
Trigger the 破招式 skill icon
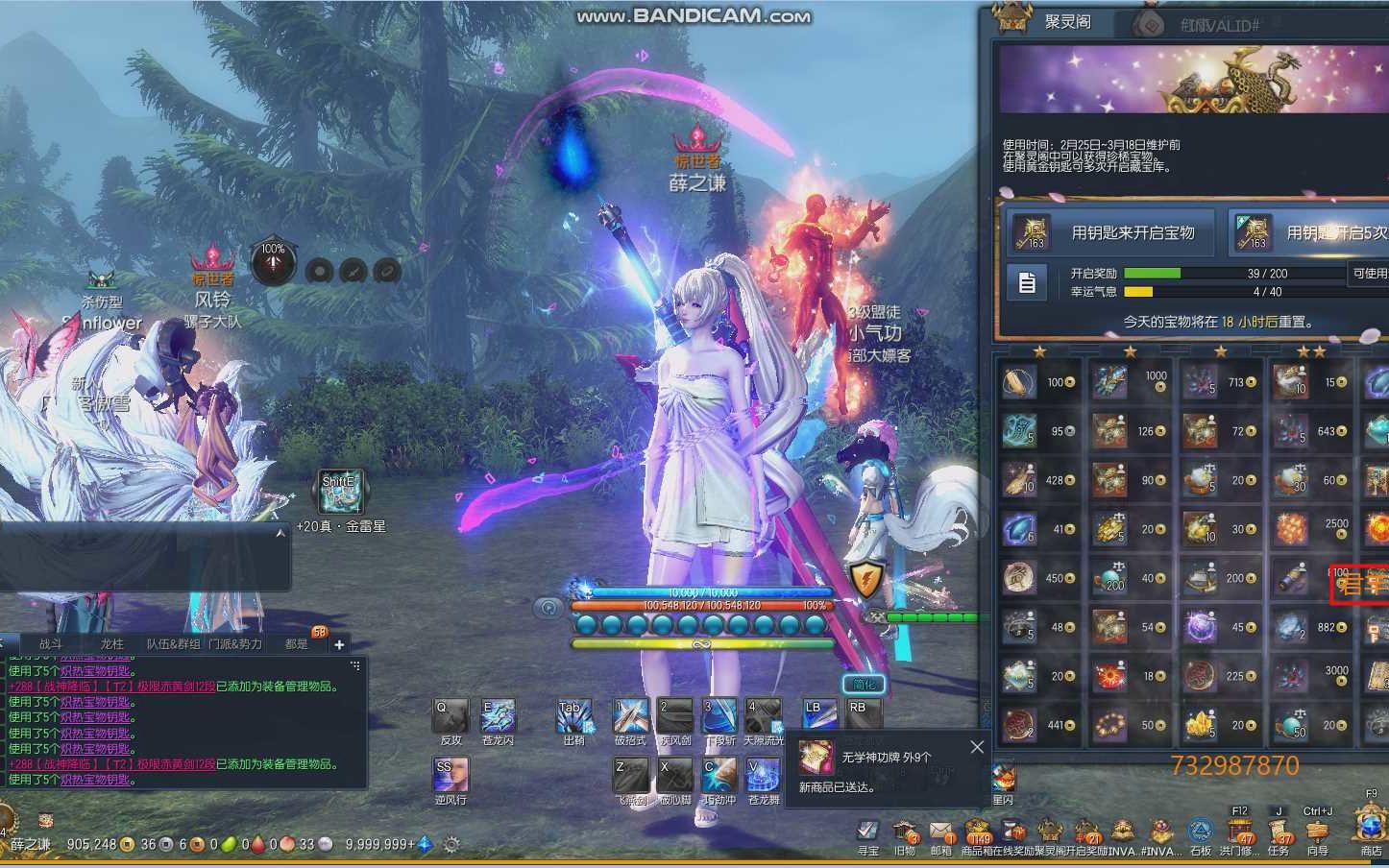pos(630,717)
